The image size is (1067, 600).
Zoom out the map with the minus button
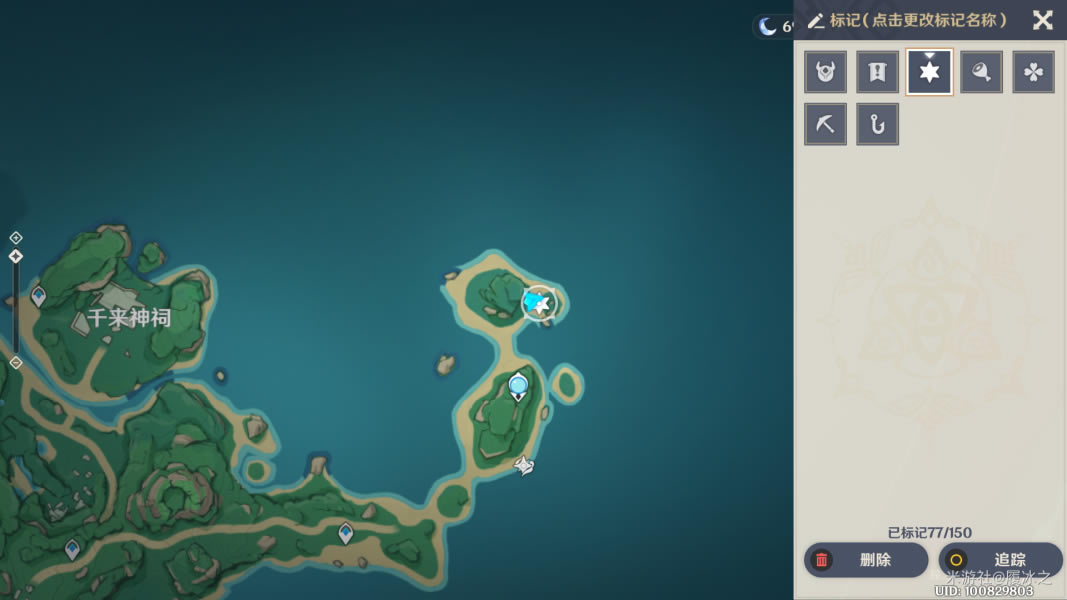pos(16,363)
